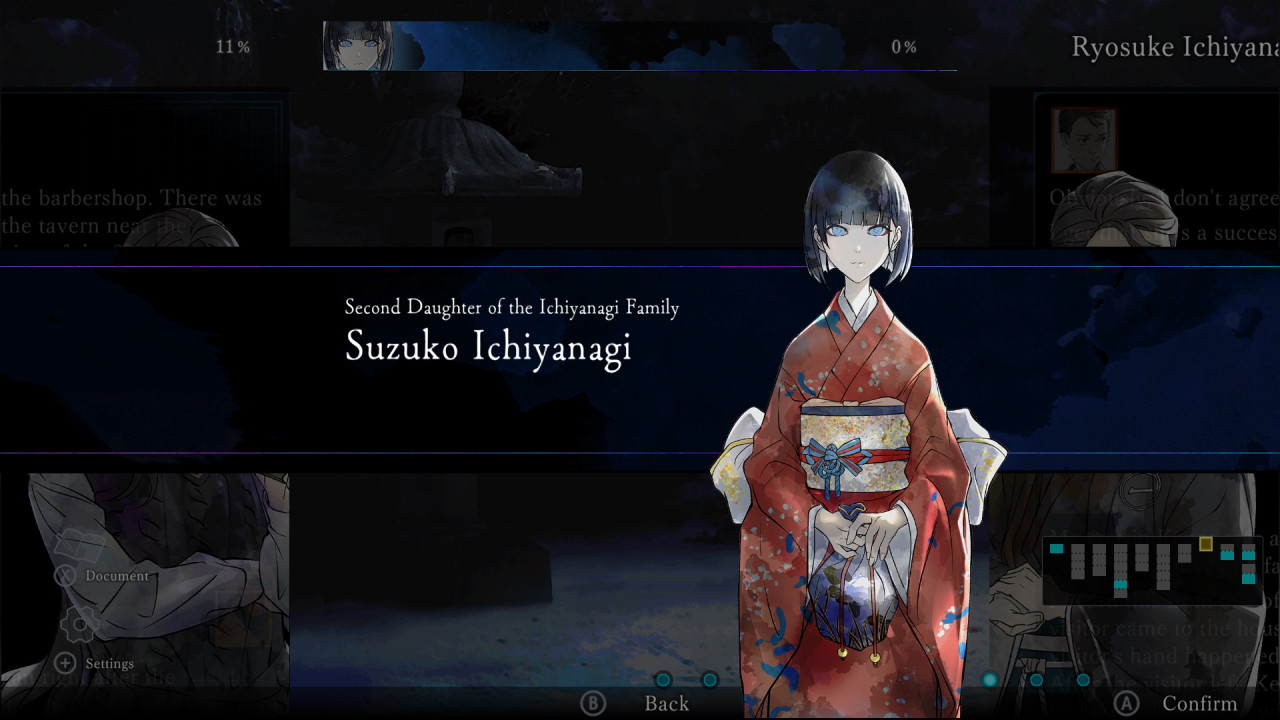Click the B button prompt near Back
The height and width of the screenshot is (720, 1280).
coord(592,703)
